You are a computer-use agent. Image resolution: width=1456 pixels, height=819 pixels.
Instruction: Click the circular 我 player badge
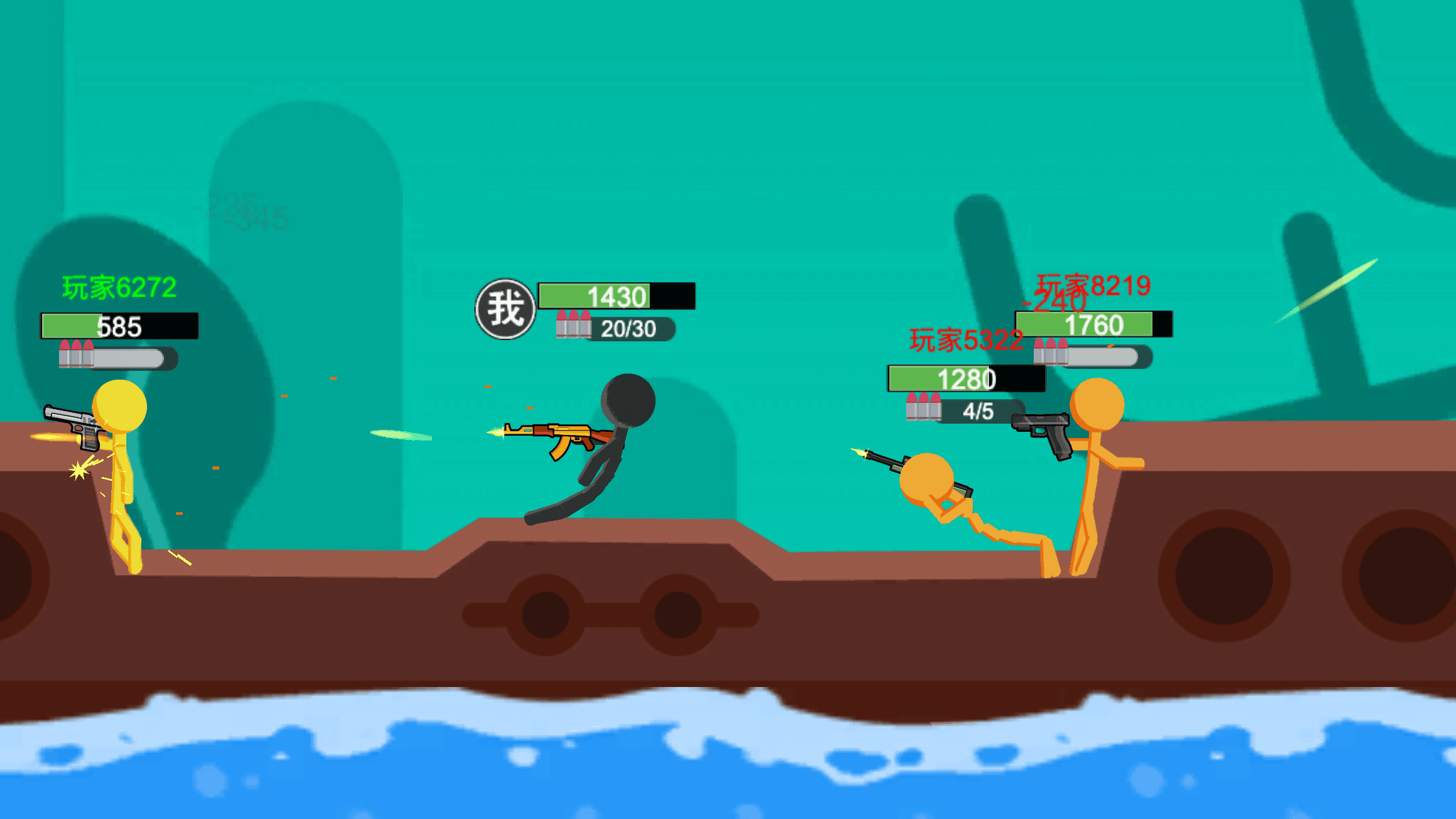pyautogui.click(x=506, y=307)
